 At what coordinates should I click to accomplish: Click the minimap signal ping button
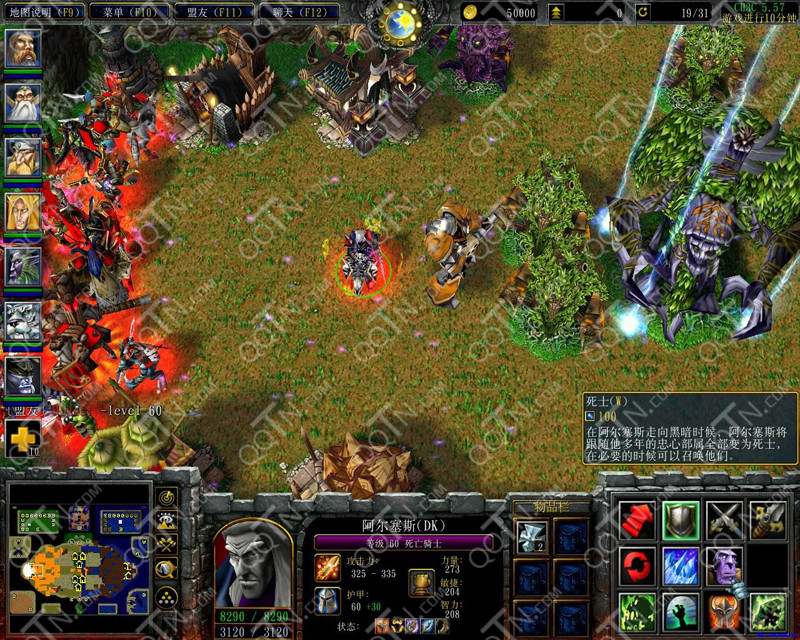[167, 496]
